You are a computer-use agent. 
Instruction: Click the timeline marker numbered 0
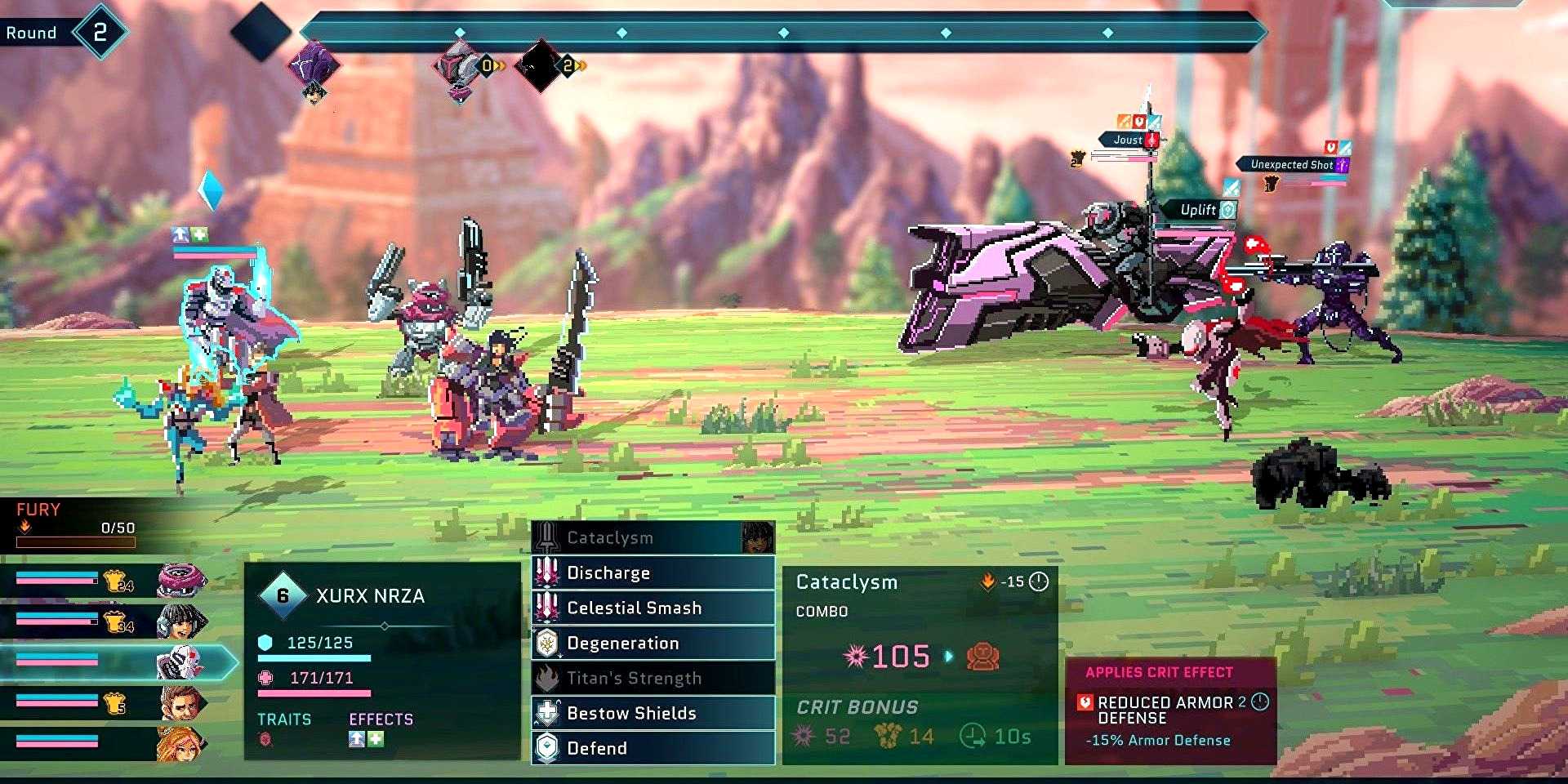[x=461, y=67]
